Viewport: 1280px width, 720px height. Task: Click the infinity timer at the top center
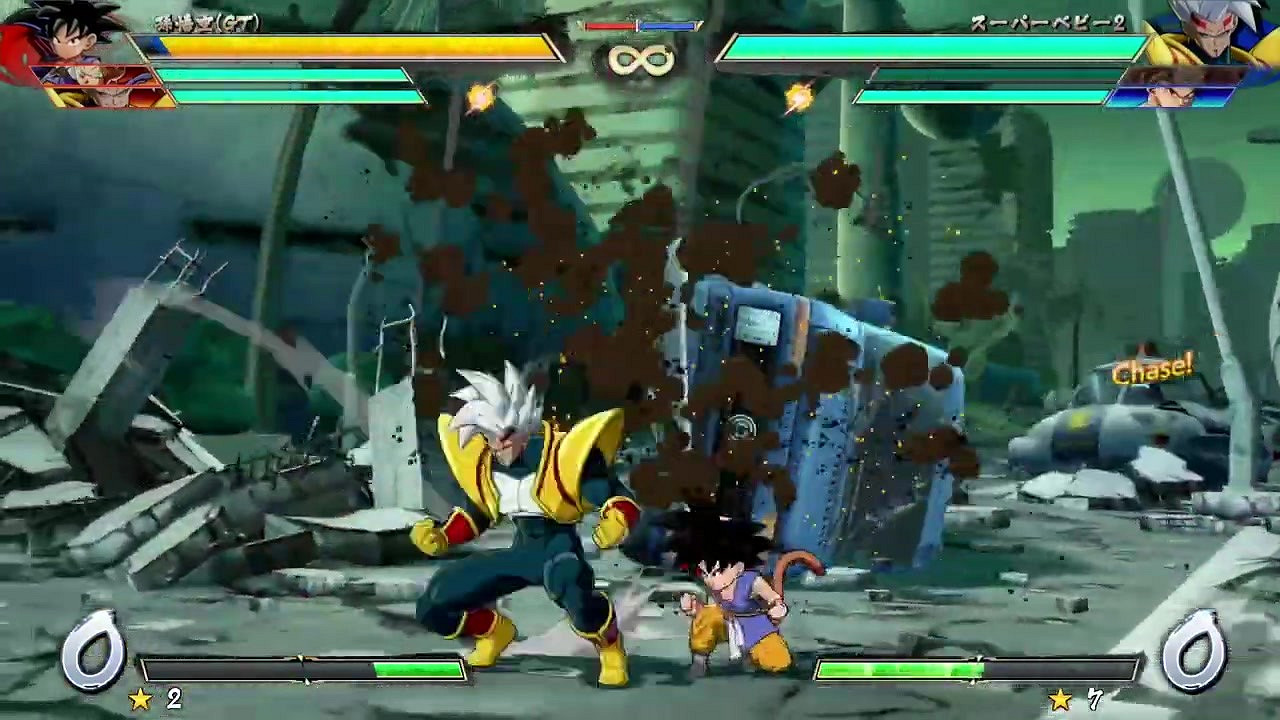point(640,60)
